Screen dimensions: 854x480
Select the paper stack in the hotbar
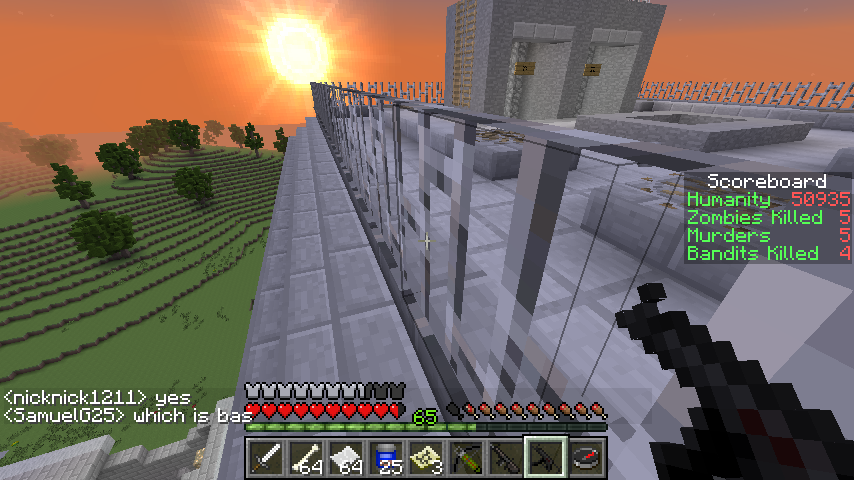coord(346,458)
